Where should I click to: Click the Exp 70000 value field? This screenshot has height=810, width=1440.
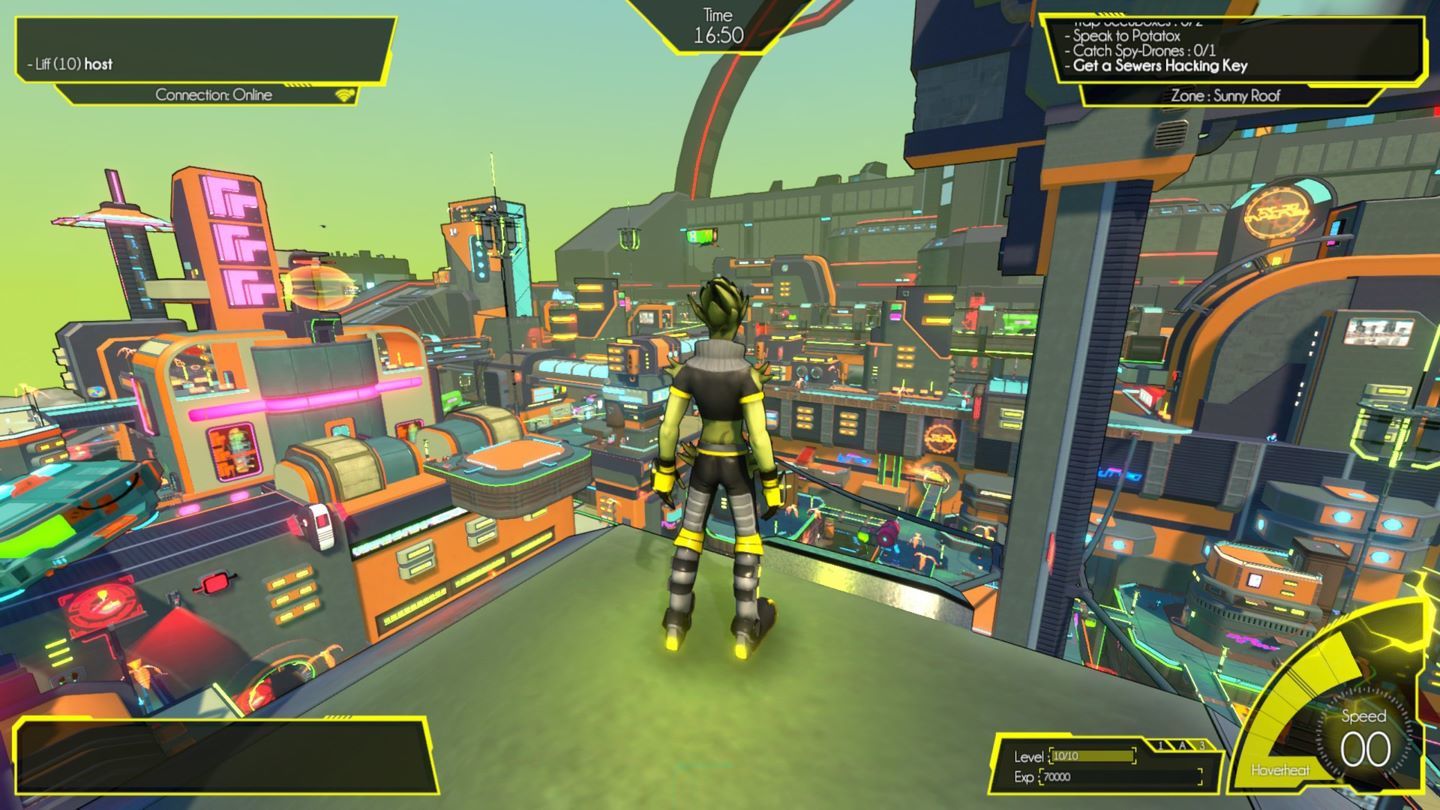pos(1120,778)
